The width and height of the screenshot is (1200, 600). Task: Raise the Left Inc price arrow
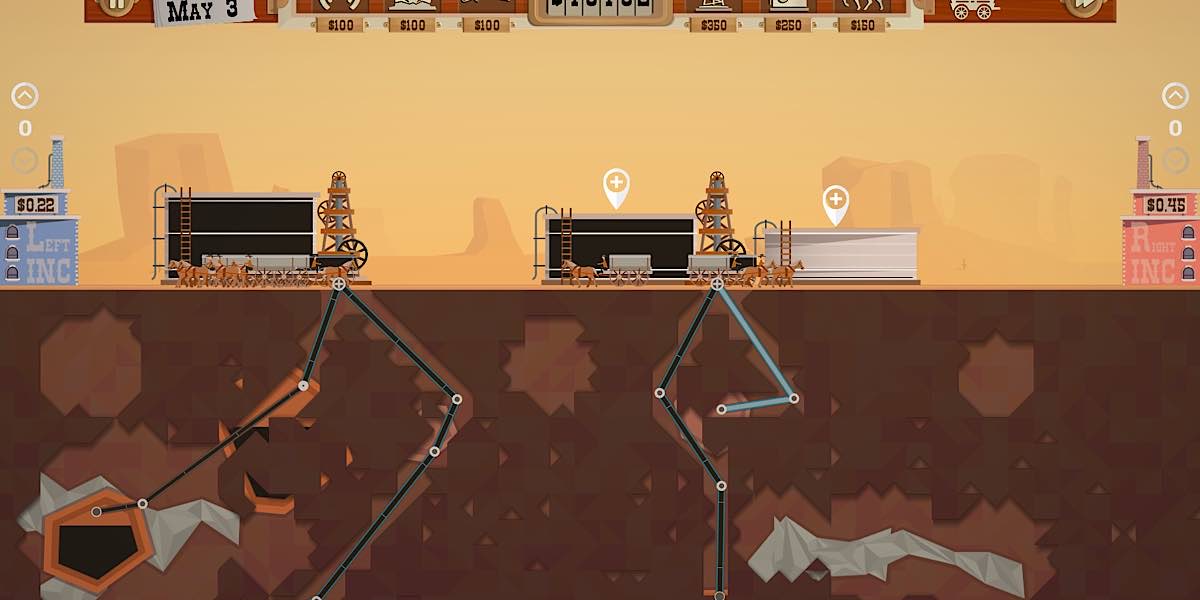(x=25, y=97)
